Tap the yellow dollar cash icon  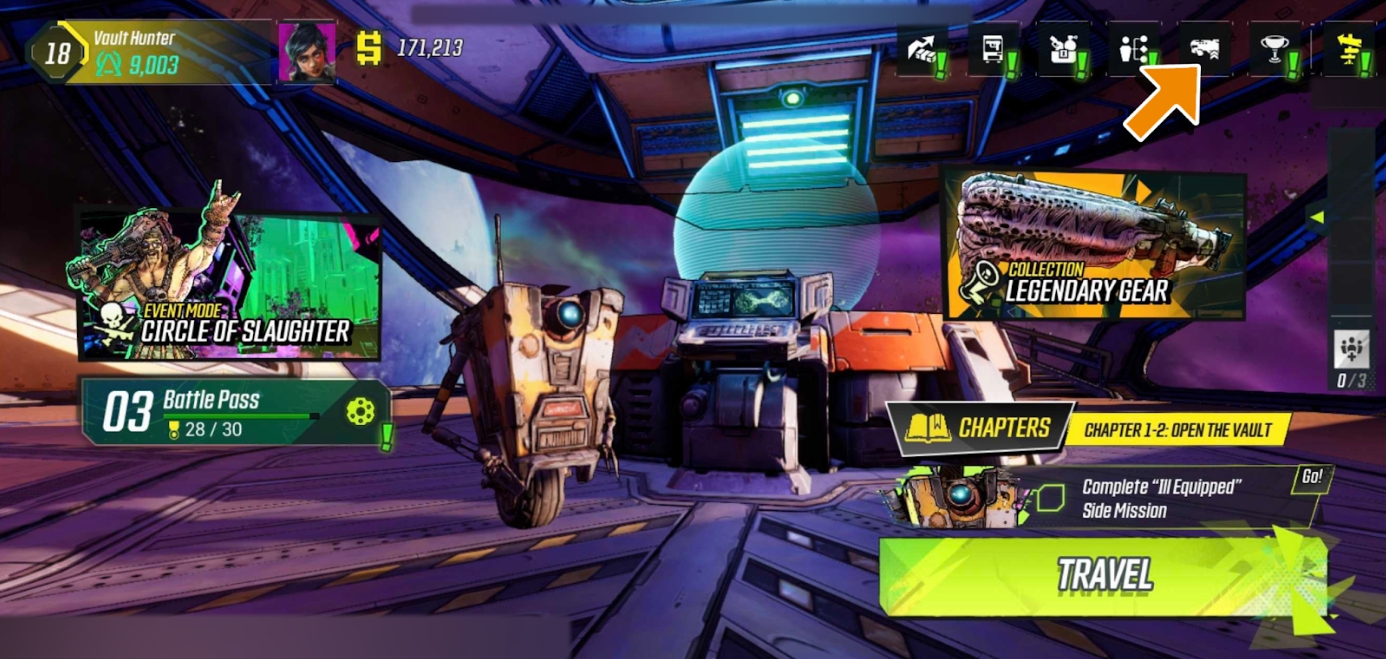(369, 48)
